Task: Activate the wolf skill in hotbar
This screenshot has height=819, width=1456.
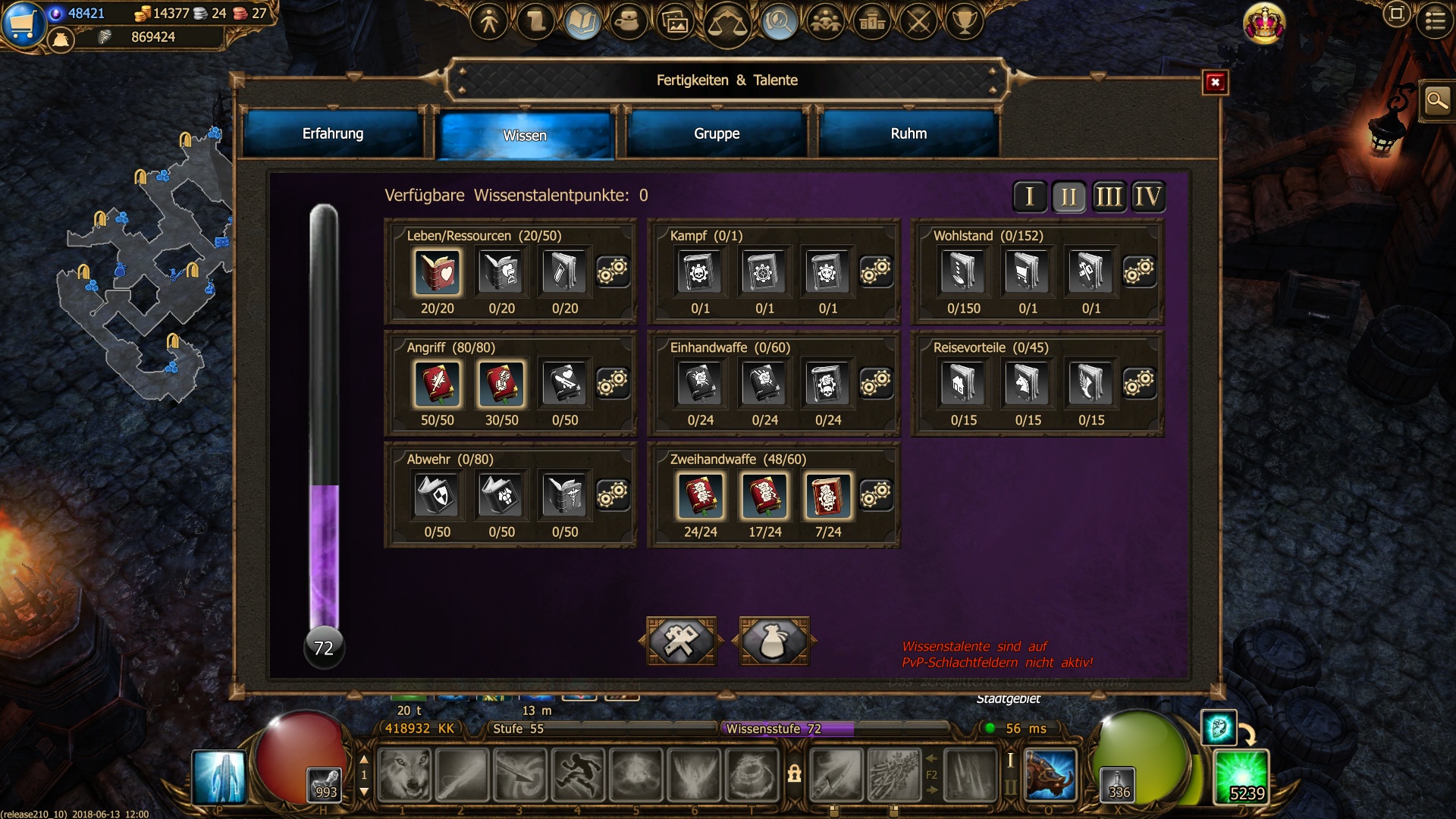Action: [404, 775]
